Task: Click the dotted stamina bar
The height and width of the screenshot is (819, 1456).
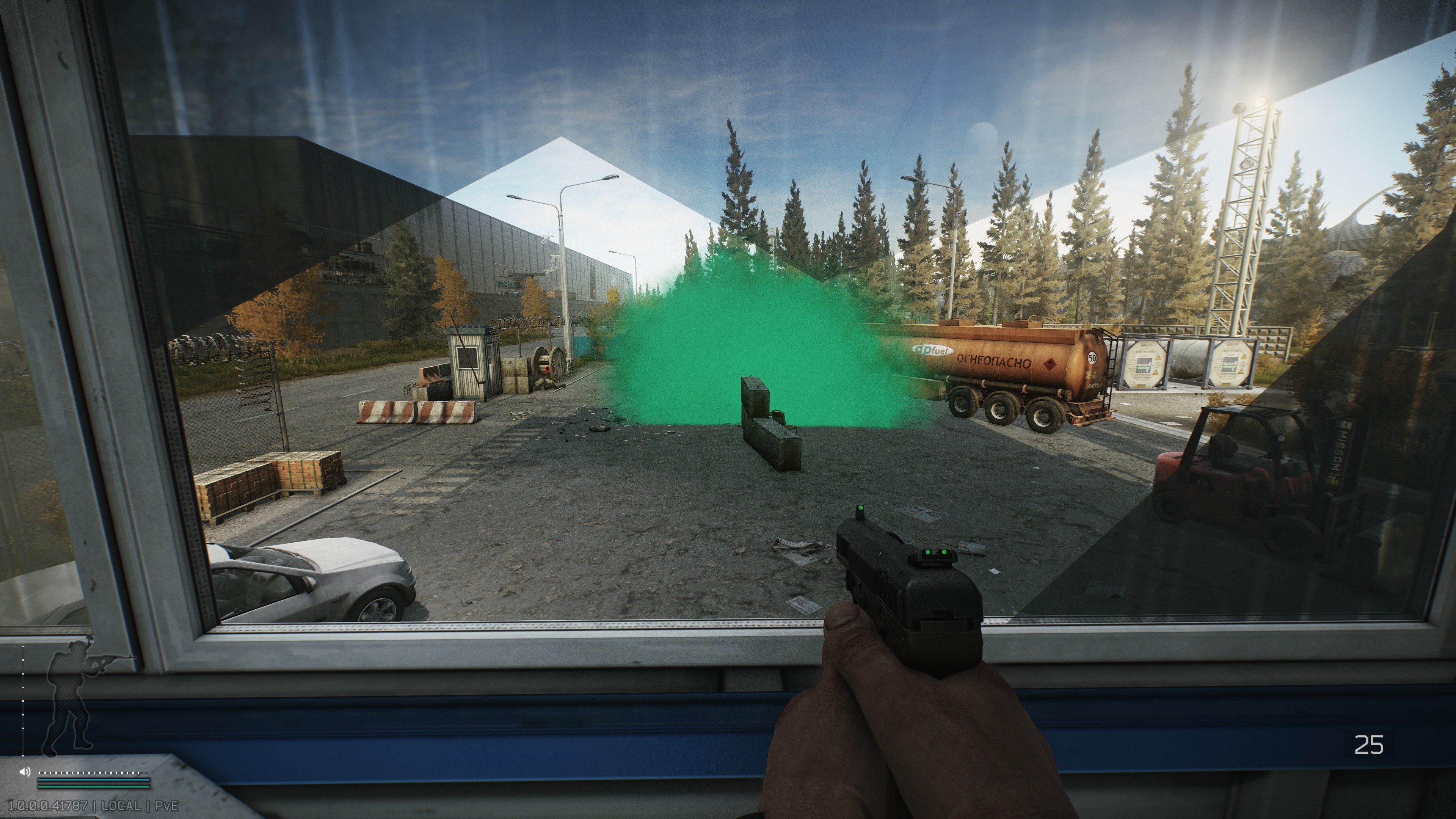Action: click(x=94, y=773)
